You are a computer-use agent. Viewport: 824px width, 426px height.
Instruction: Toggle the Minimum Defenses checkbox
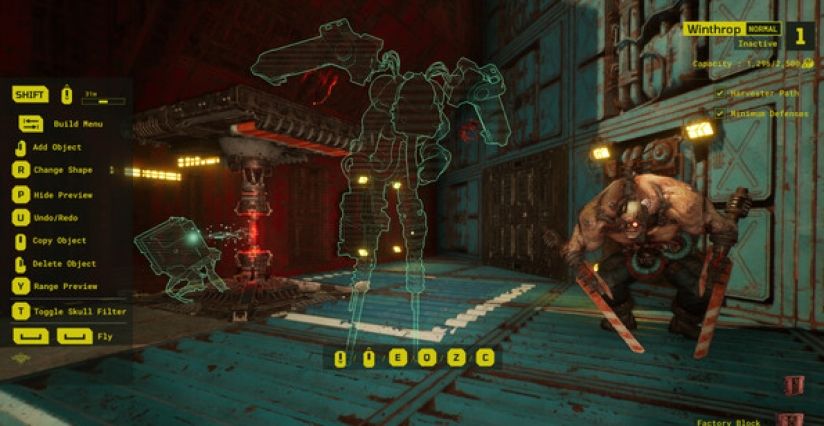pos(720,113)
